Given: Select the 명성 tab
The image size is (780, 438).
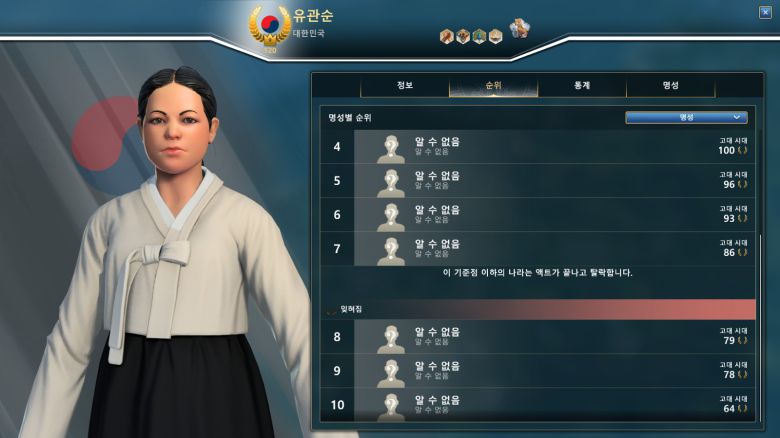Looking at the screenshot, I should (x=670, y=86).
